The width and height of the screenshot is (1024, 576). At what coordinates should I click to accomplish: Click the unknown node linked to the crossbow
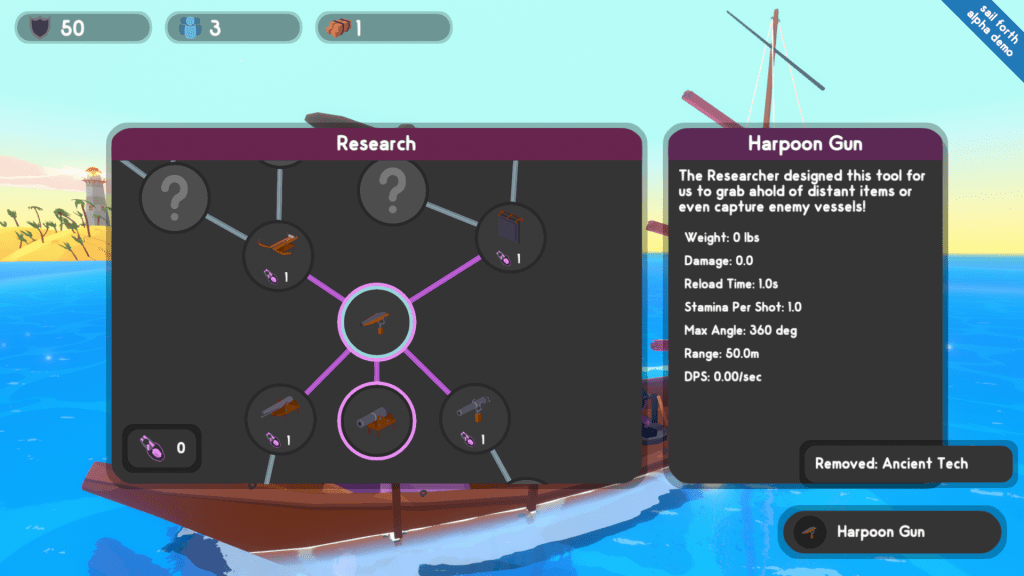(x=175, y=197)
